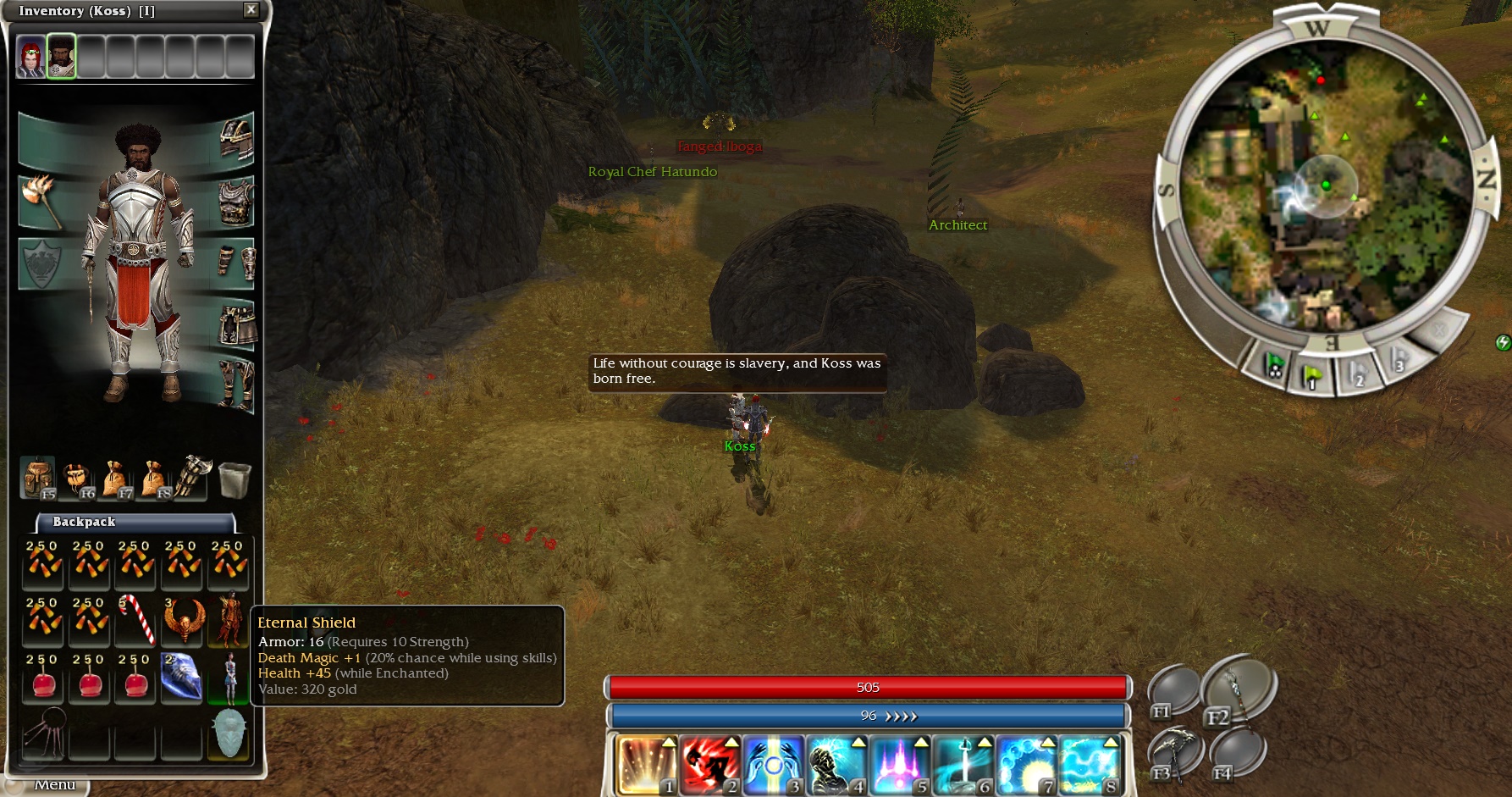
Task: Select the blue crystal shard item
Action: [181, 676]
